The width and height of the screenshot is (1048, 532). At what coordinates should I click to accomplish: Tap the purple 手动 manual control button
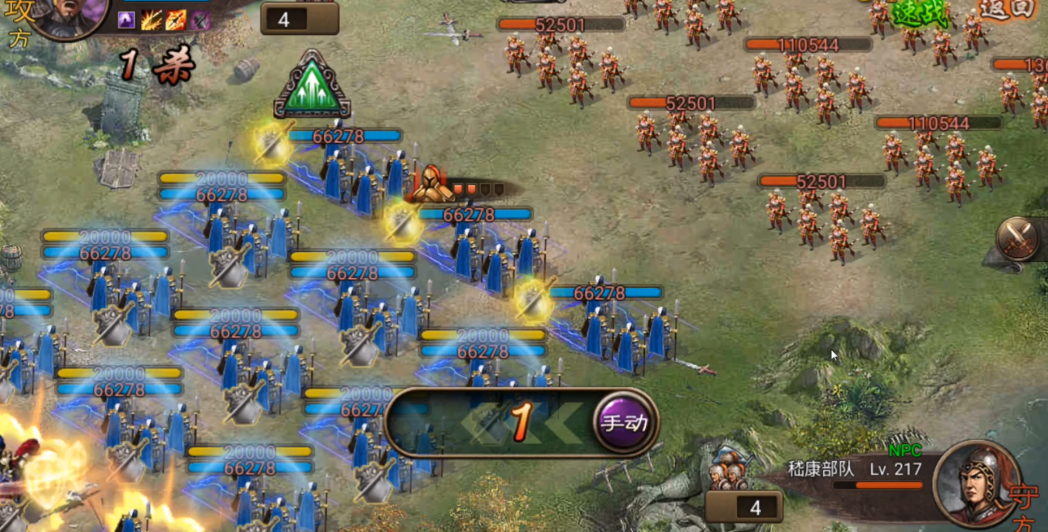click(x=624, y=422)
